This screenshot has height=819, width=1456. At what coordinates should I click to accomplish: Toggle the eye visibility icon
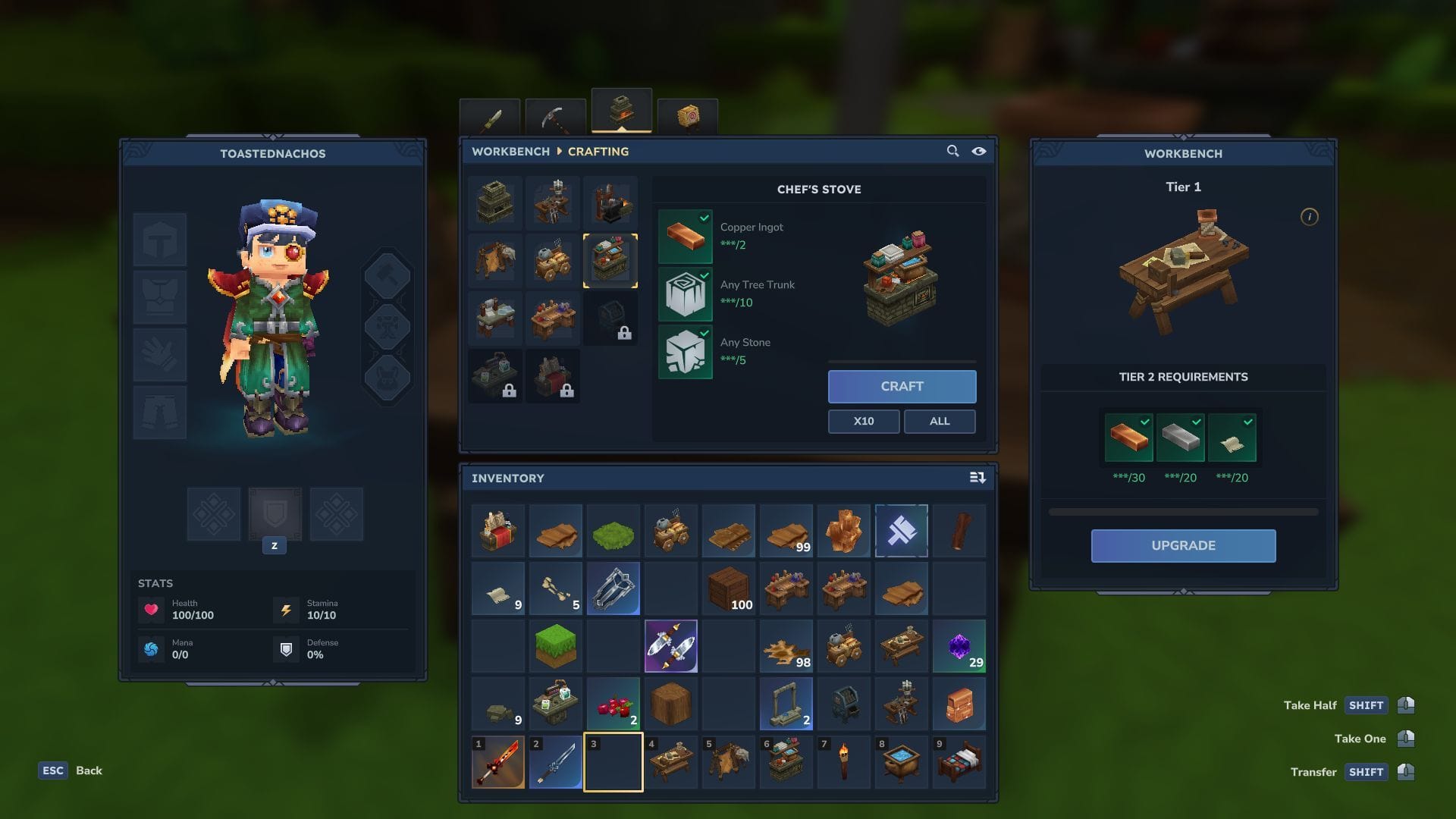(x=979, y=151)
